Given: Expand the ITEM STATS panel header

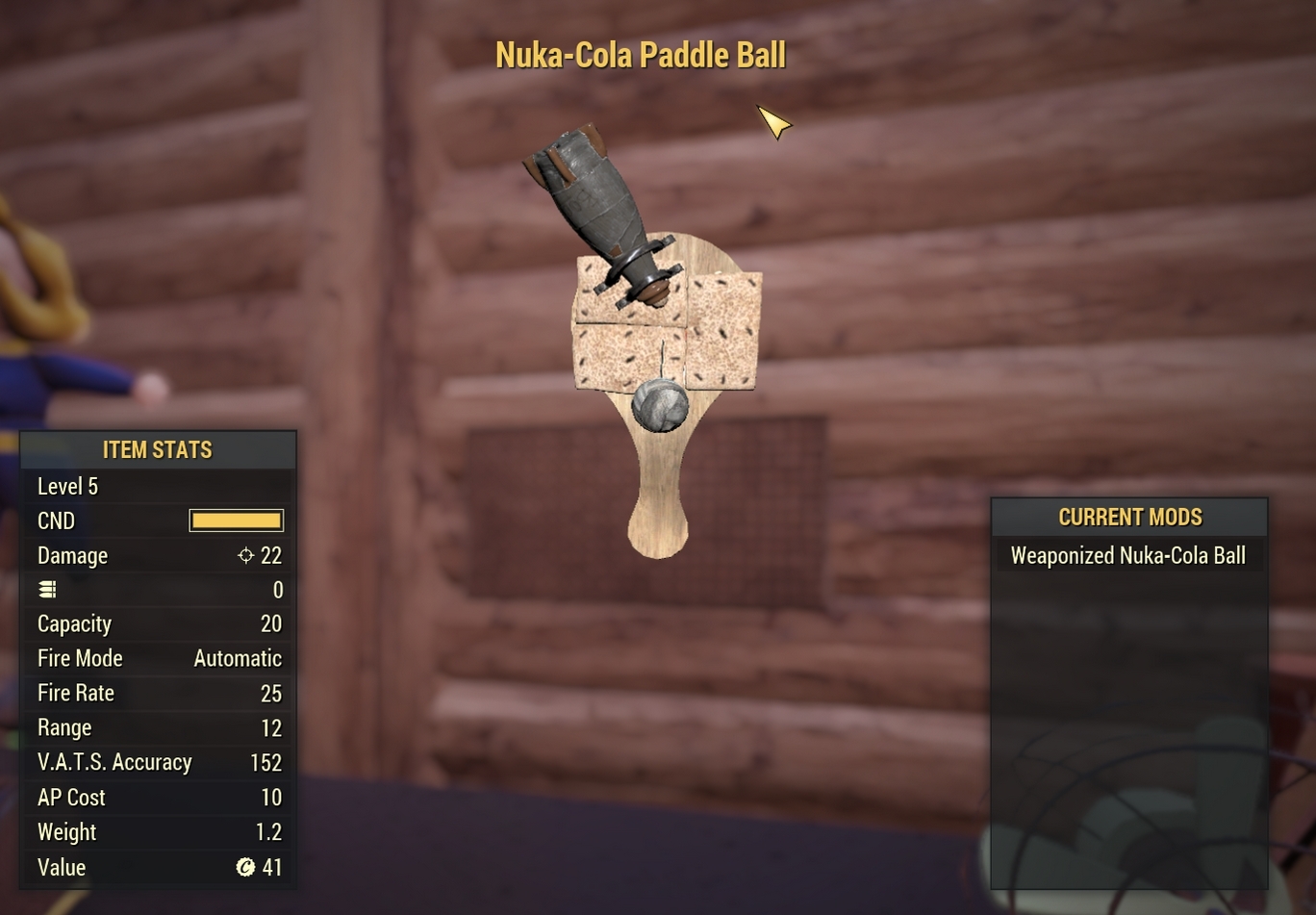Looking at the screenshot, I should (158, 448).
